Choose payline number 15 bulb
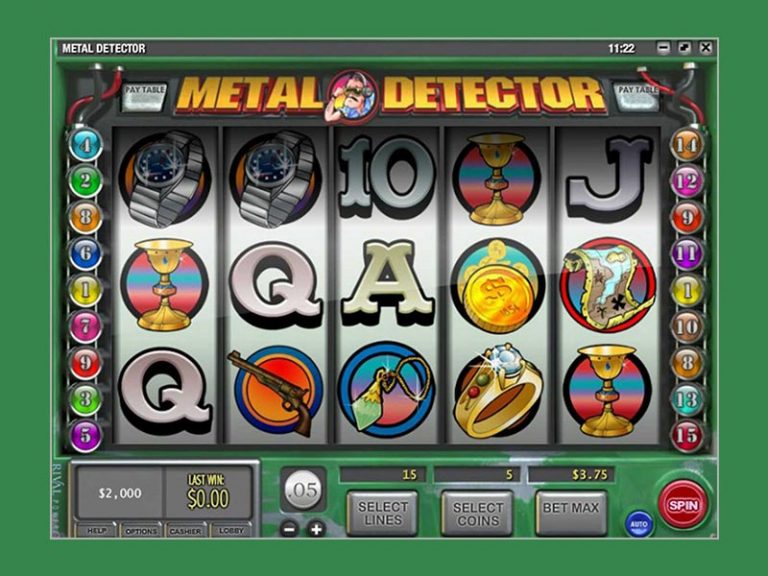The height and width of the screenshot is (576, 768). click(x=687, y=436)
